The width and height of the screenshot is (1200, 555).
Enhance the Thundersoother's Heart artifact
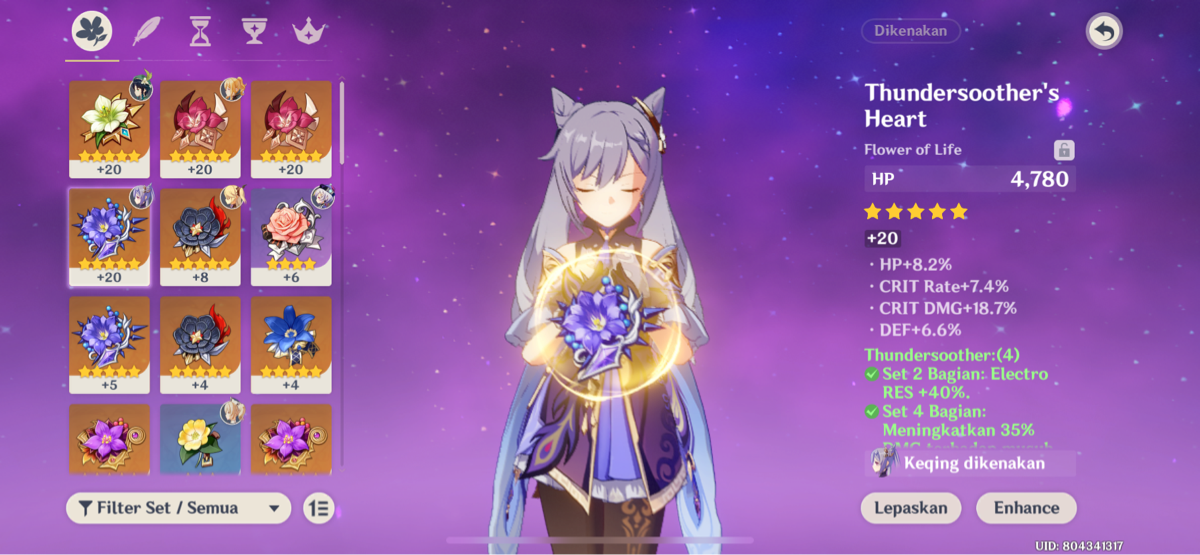click(x=1026, y=507)
